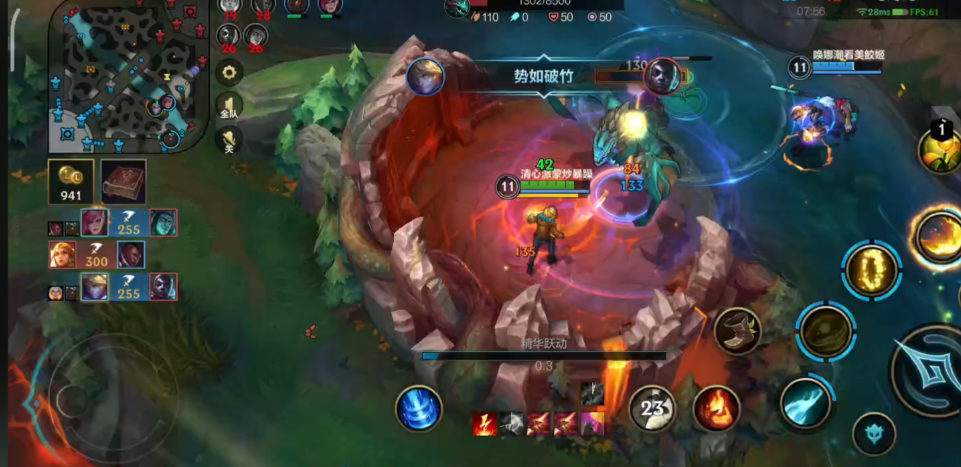
Task: Tap the target-champion lock button
Action: pyautogui.click(x=873, y=434)
